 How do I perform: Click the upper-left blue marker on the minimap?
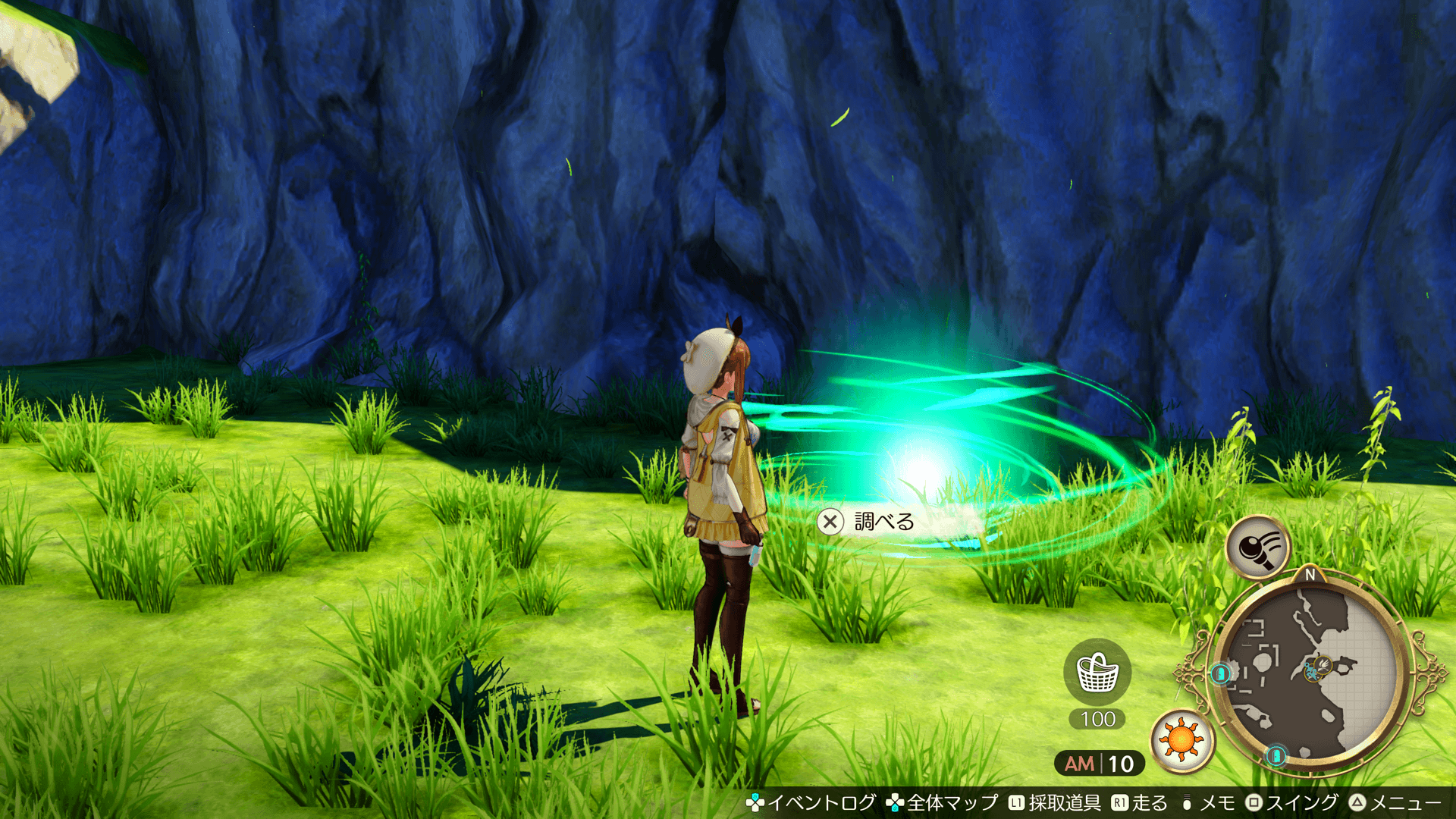pyautogui.click(x=1220, y=673)
